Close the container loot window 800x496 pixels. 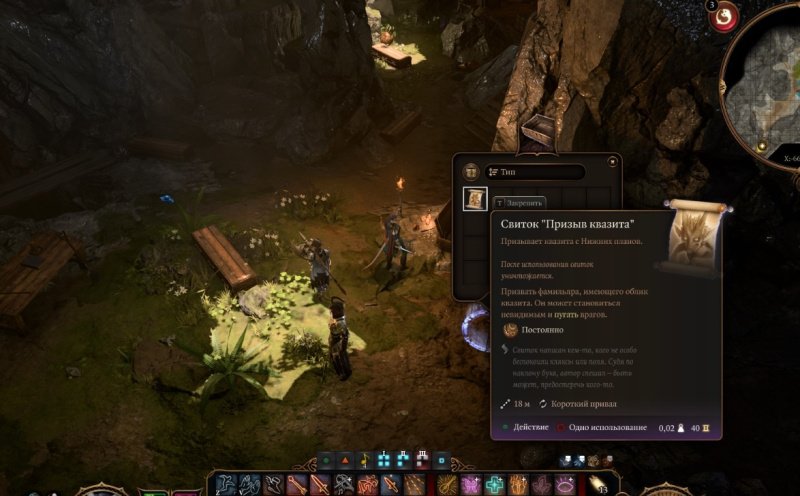(x=612, y=160)
